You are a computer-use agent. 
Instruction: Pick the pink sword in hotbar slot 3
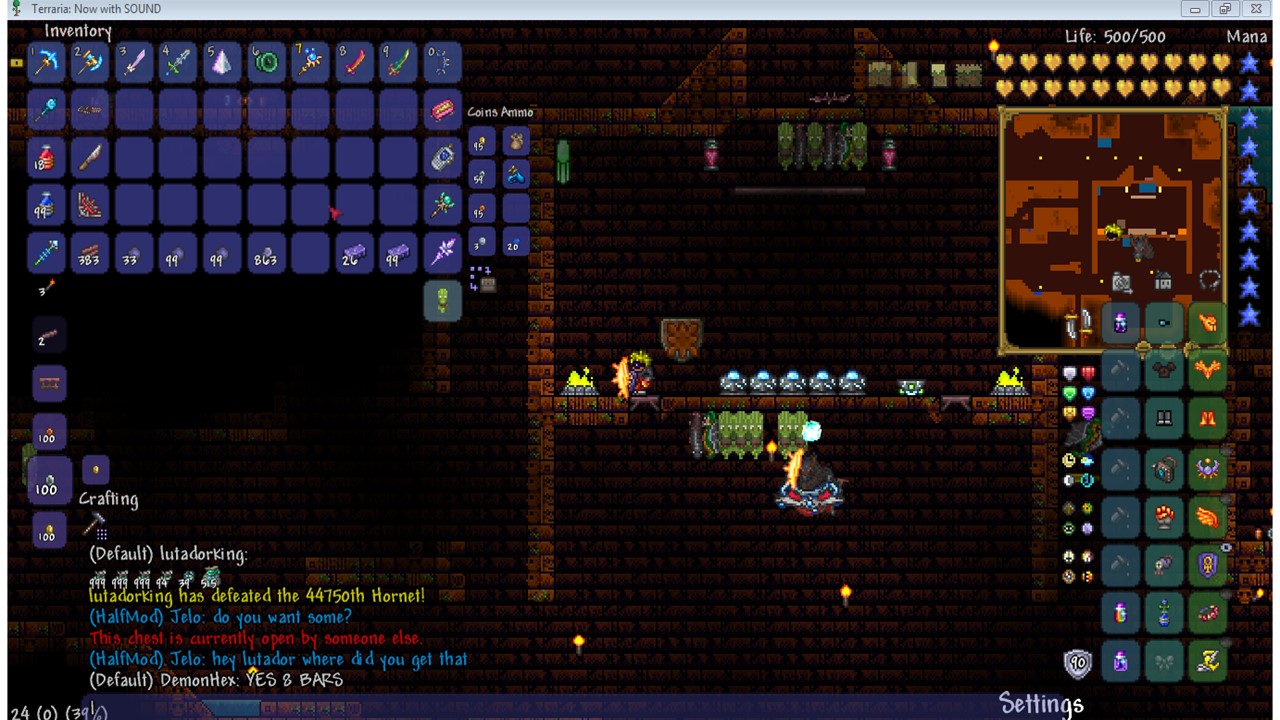[134, 62]
